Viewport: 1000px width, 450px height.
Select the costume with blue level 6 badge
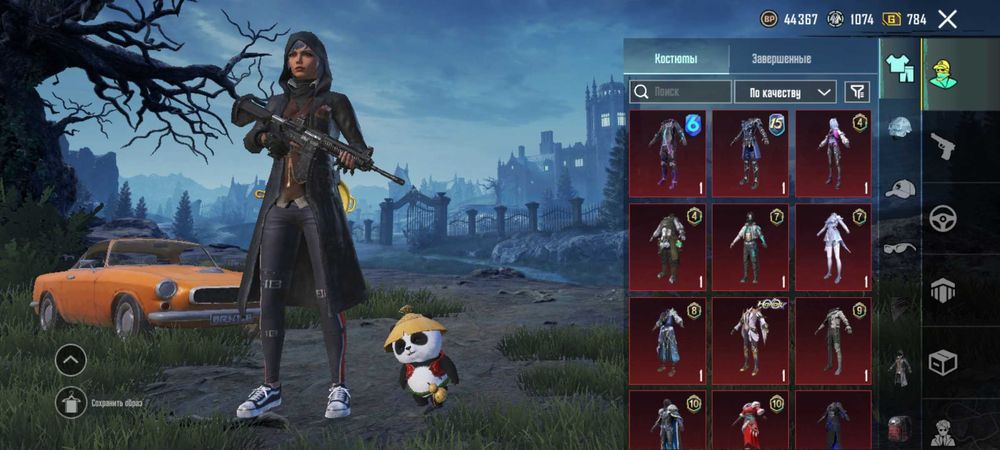(667, 153)
